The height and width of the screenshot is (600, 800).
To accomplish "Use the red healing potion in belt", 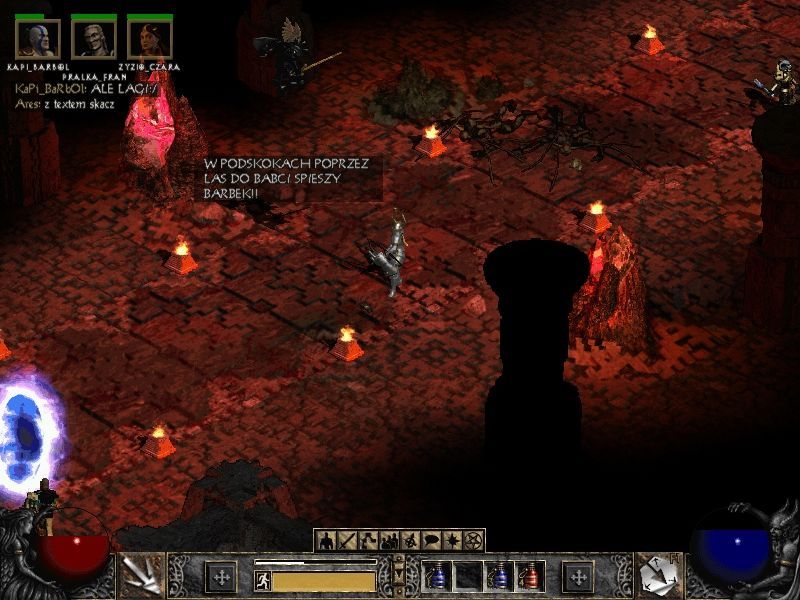I will (528, 577).
